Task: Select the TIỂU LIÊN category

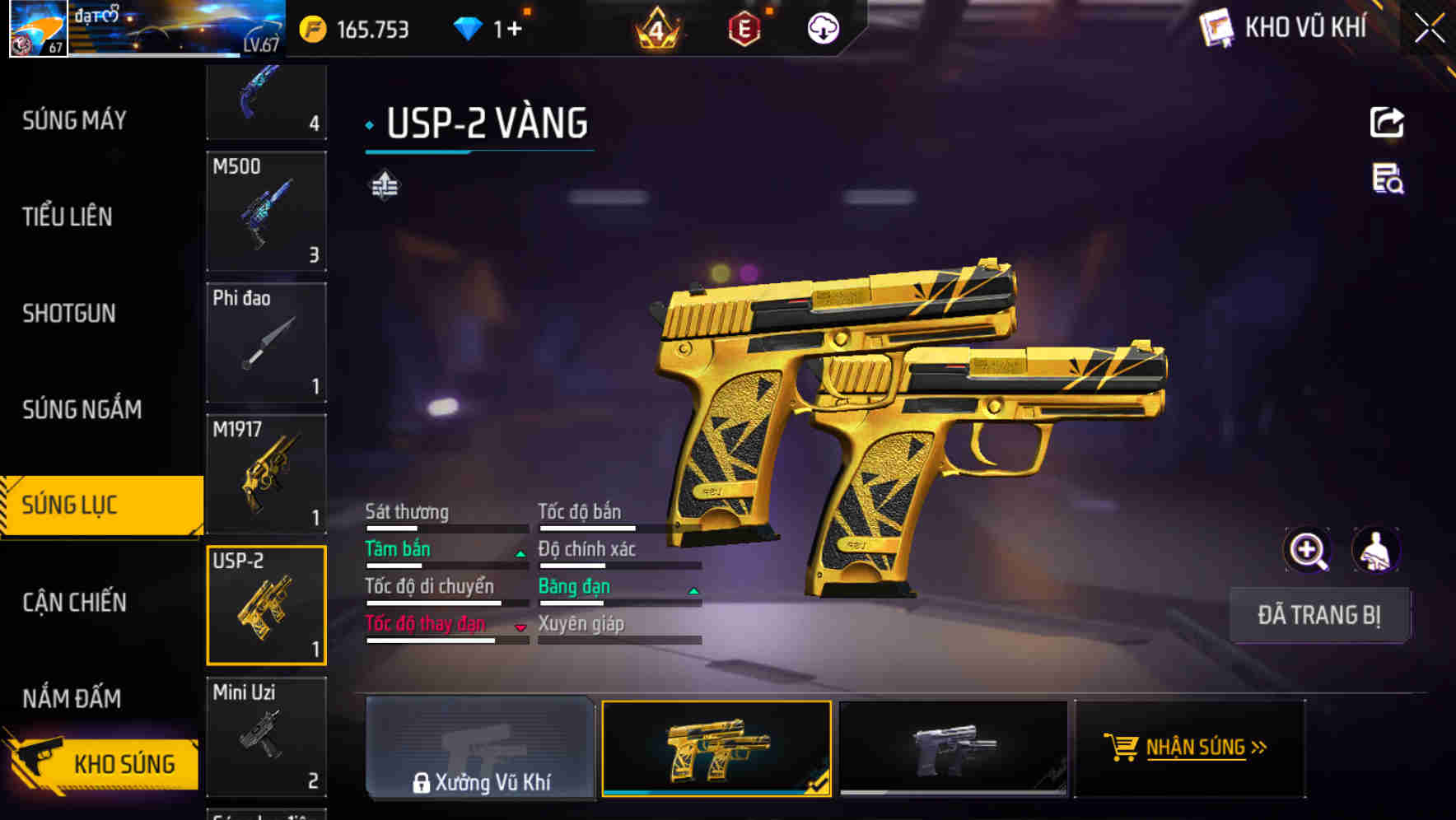Action: [x=68, y=217]
